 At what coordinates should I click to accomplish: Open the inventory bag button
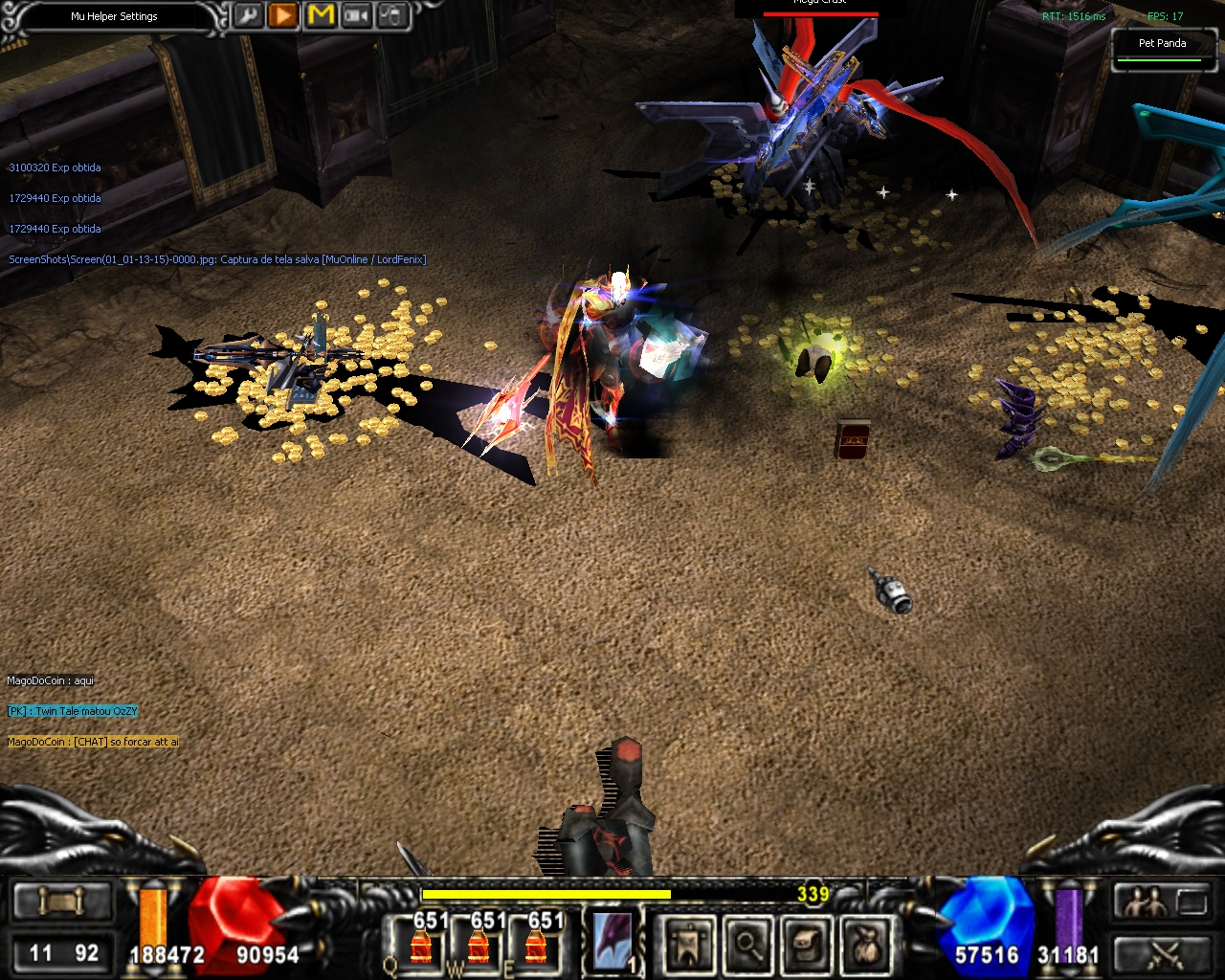(x=866, y=945)
